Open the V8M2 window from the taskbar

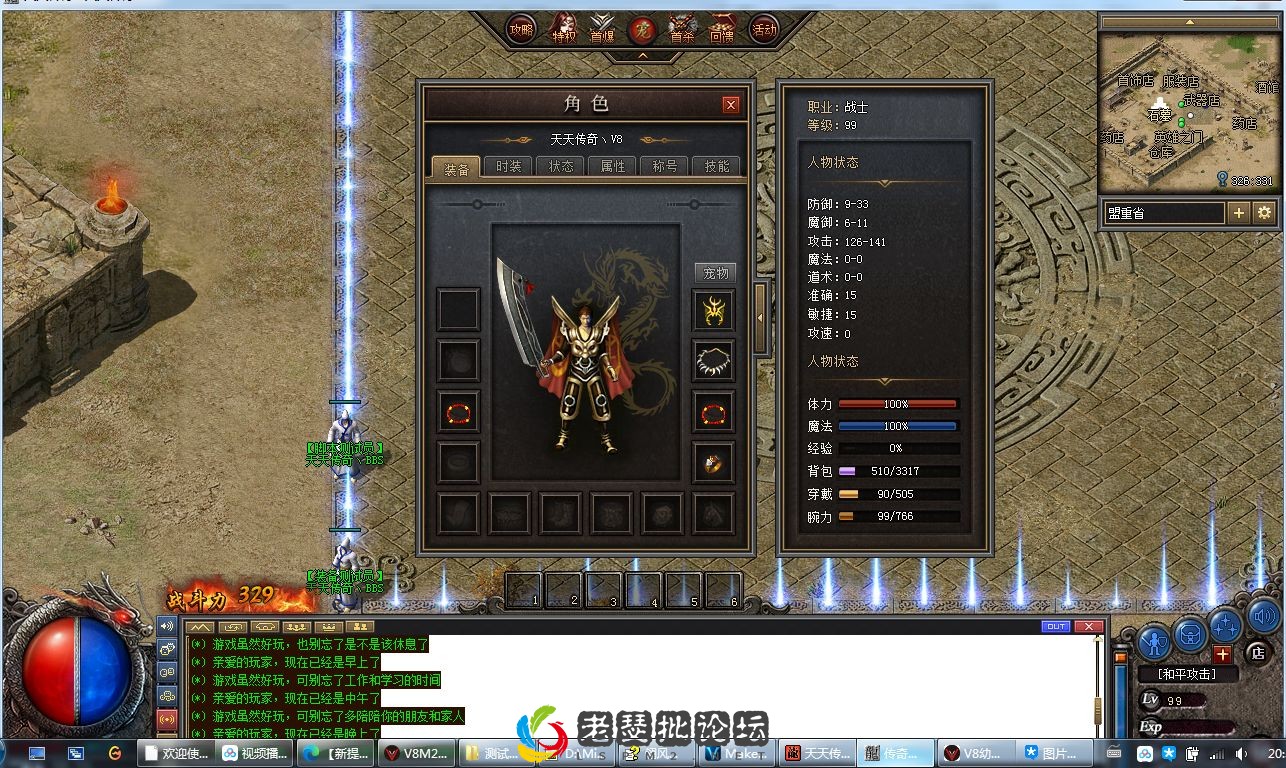415,752
